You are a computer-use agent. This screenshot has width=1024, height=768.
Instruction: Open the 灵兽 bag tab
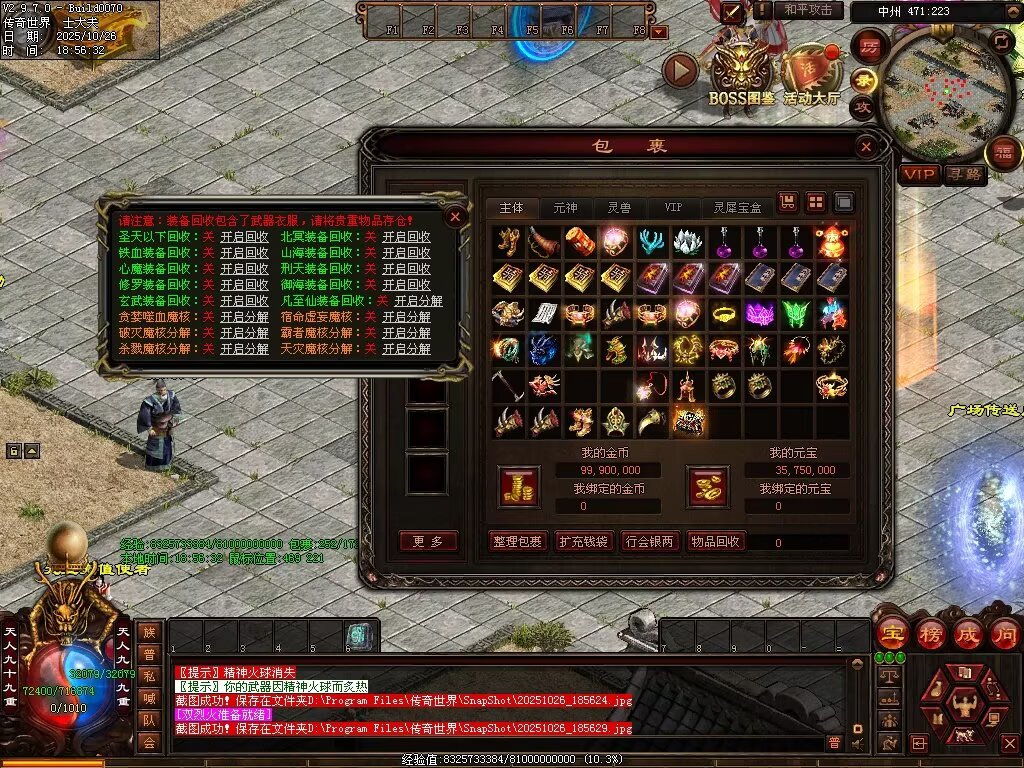(x=619, y=208)
